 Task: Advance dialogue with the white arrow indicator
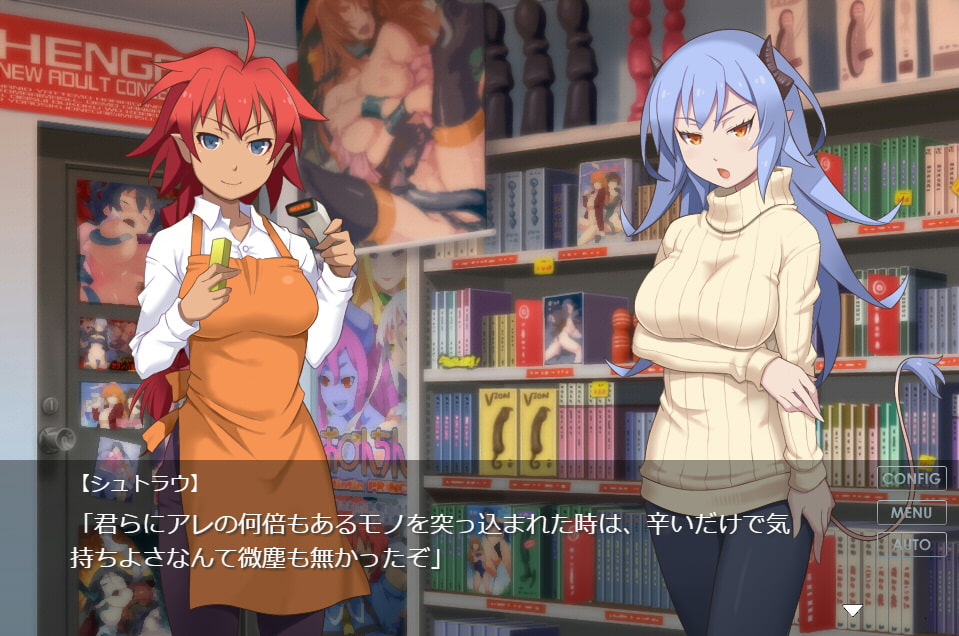pyautogui.click(x=852, y=610)
